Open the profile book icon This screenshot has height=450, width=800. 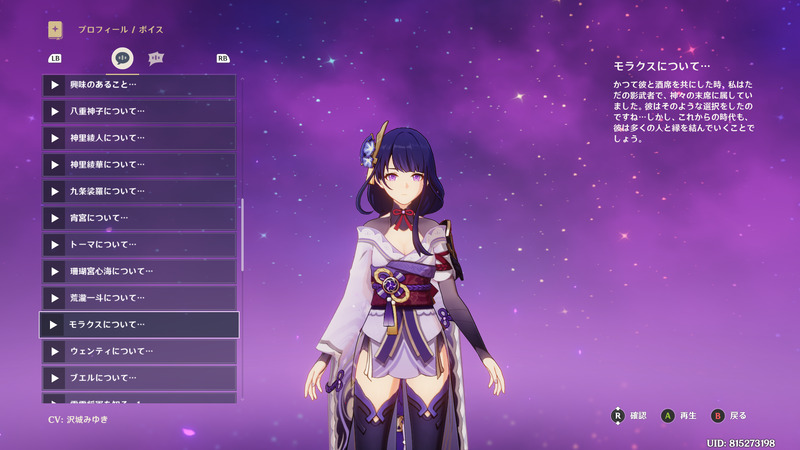55,30
